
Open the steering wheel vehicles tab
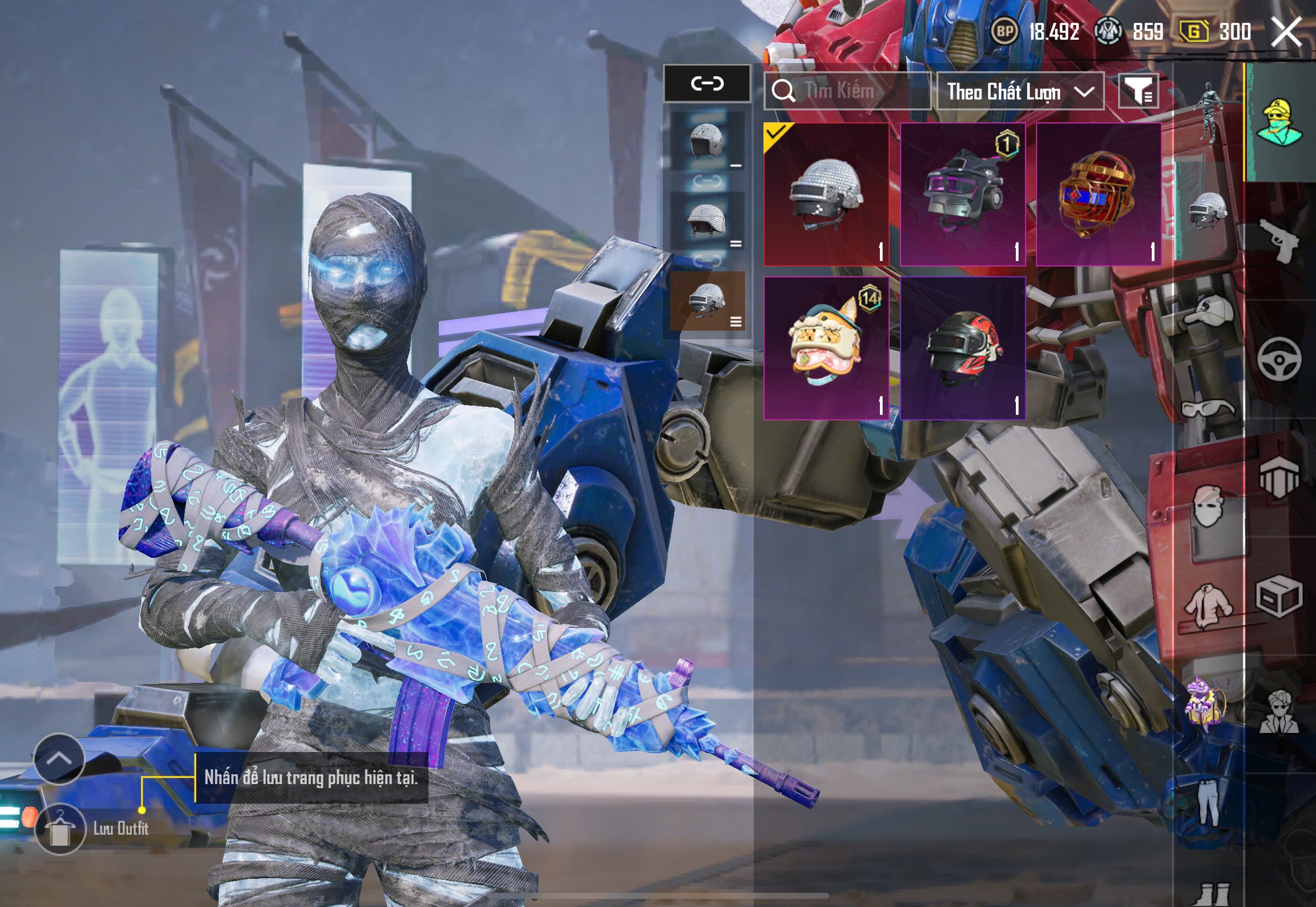(x=1279, y=359)
